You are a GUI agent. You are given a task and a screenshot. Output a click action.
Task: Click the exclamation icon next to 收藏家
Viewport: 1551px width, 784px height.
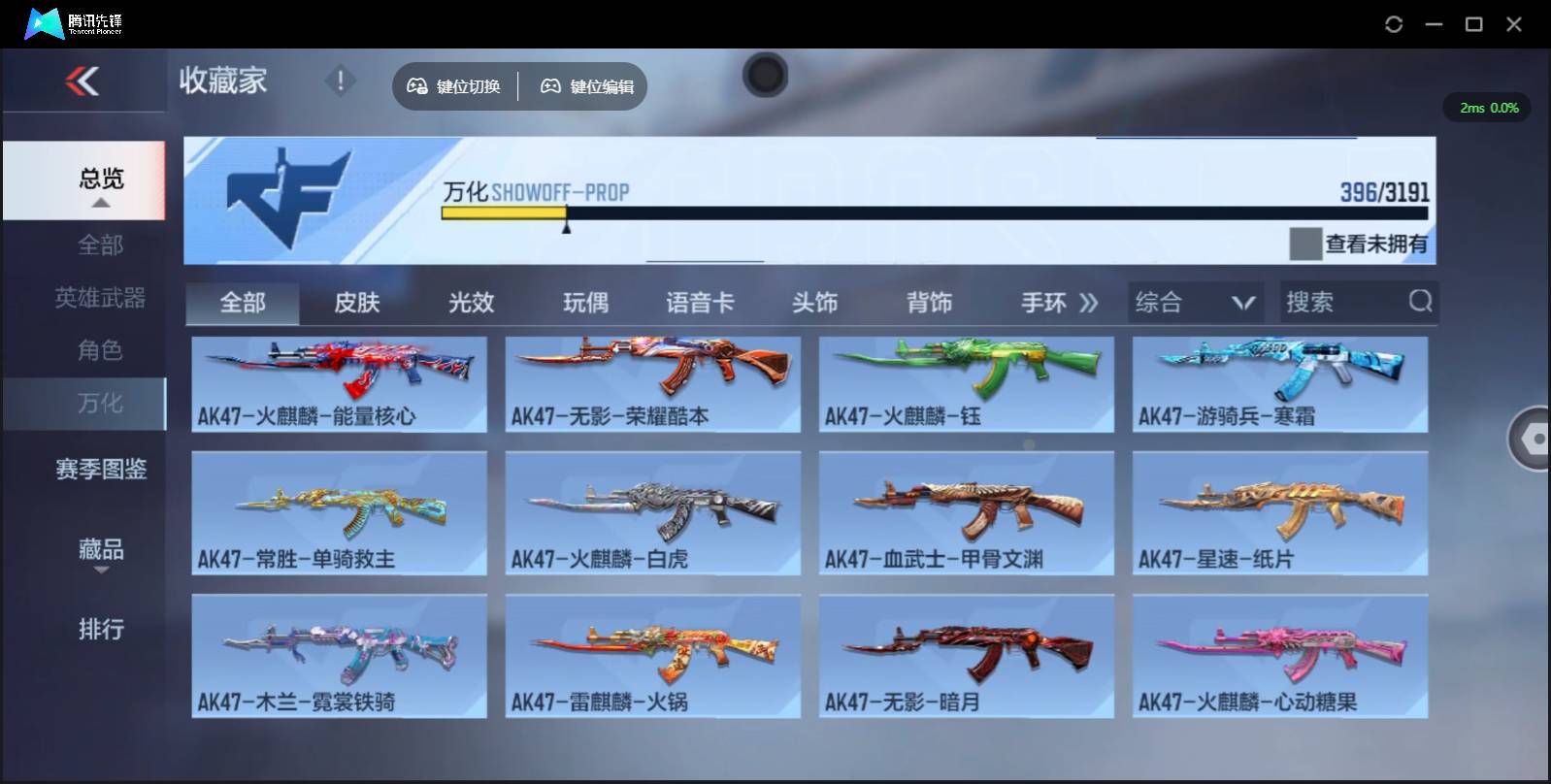(340, 82)
